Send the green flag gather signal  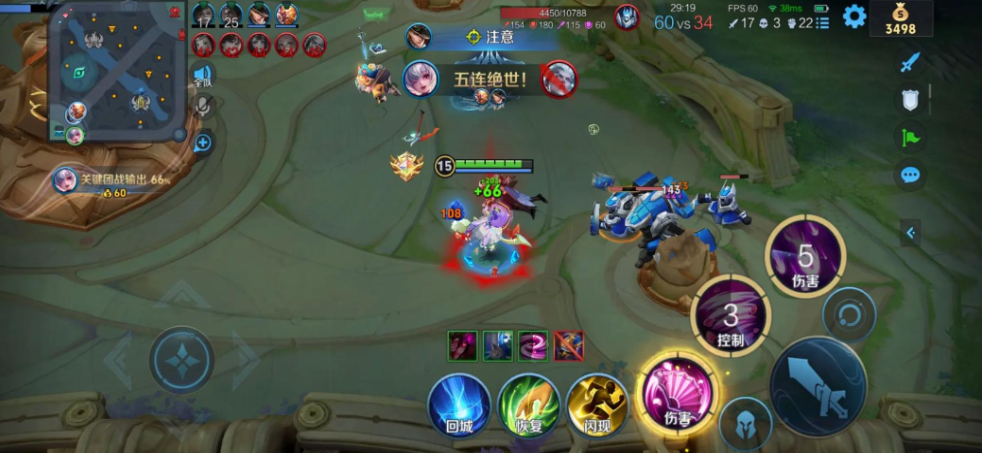click(x=909, y=137)
